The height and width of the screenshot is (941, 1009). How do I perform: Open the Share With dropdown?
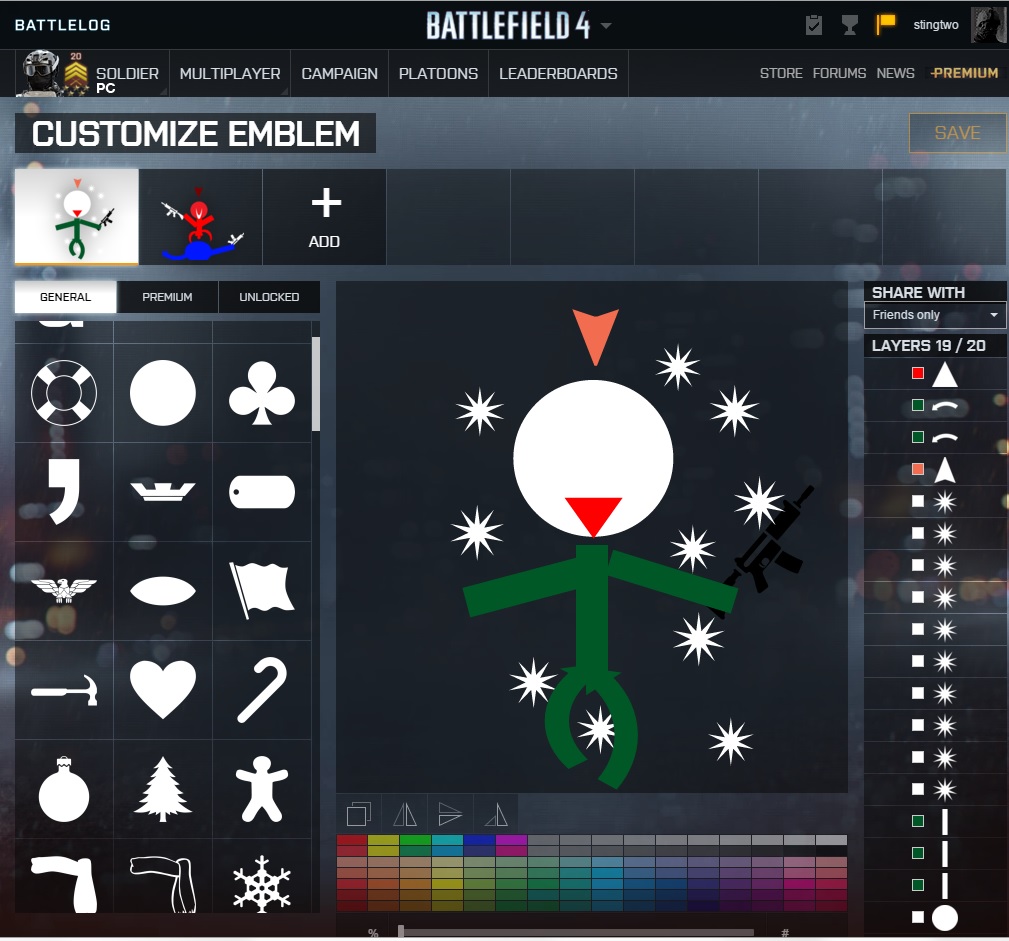coord(935,315)
